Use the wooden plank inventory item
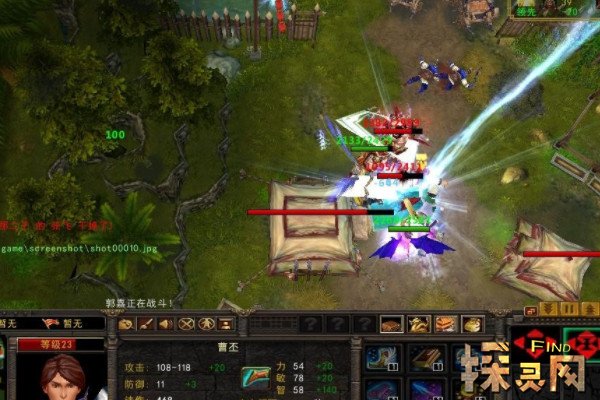The height and width of the screenshot is (400, 600). [426, 359]
